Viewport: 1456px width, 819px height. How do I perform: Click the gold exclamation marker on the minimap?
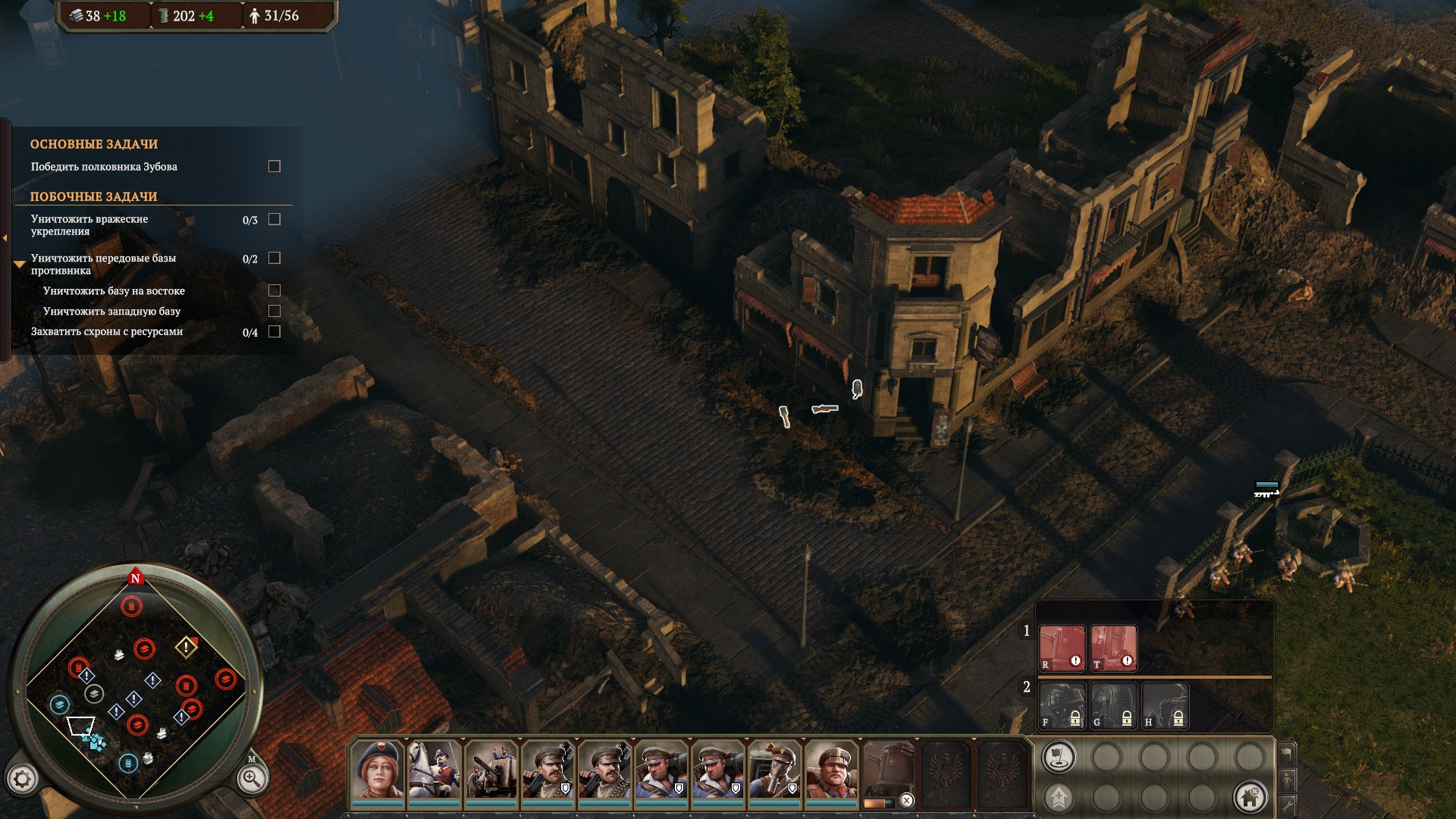coord(186,647)
